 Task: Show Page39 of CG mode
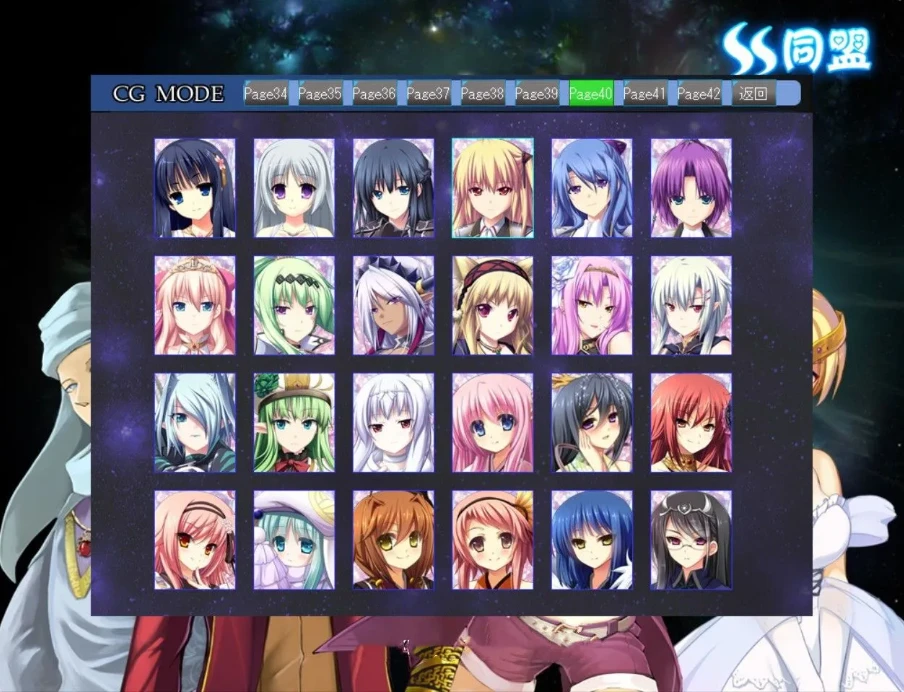[536, 94]
